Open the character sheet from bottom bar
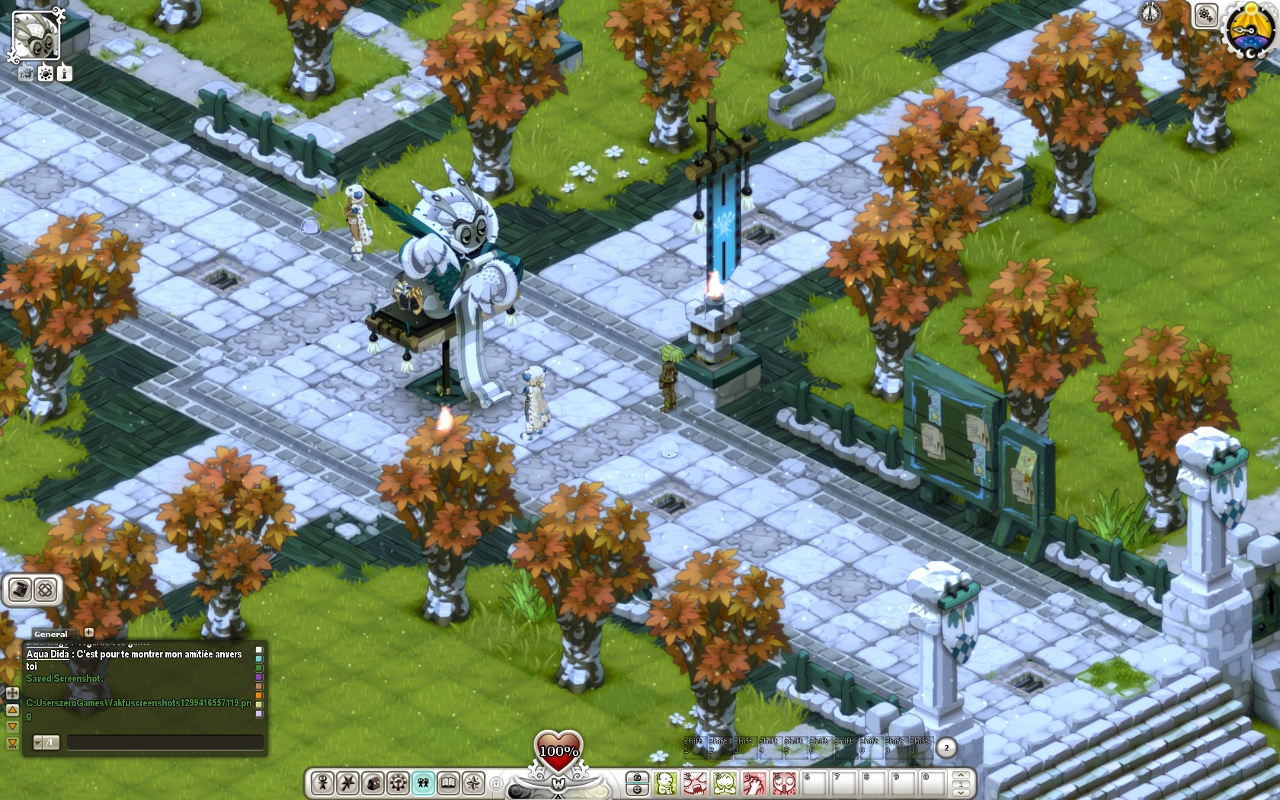This screenshot has width=1280, height=800. pos(322,783)
